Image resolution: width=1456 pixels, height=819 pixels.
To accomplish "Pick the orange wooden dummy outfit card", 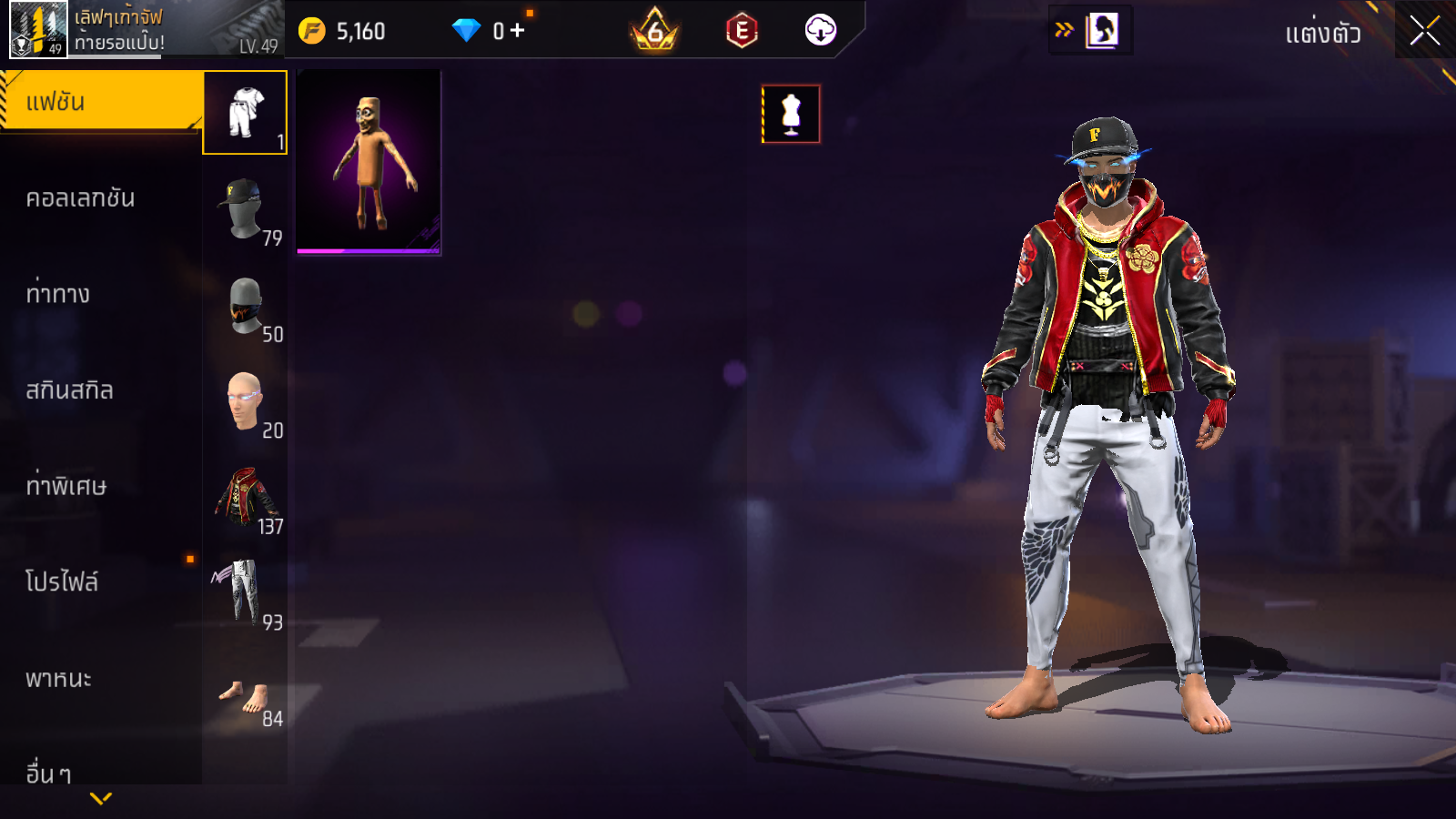I will [369, 162].
